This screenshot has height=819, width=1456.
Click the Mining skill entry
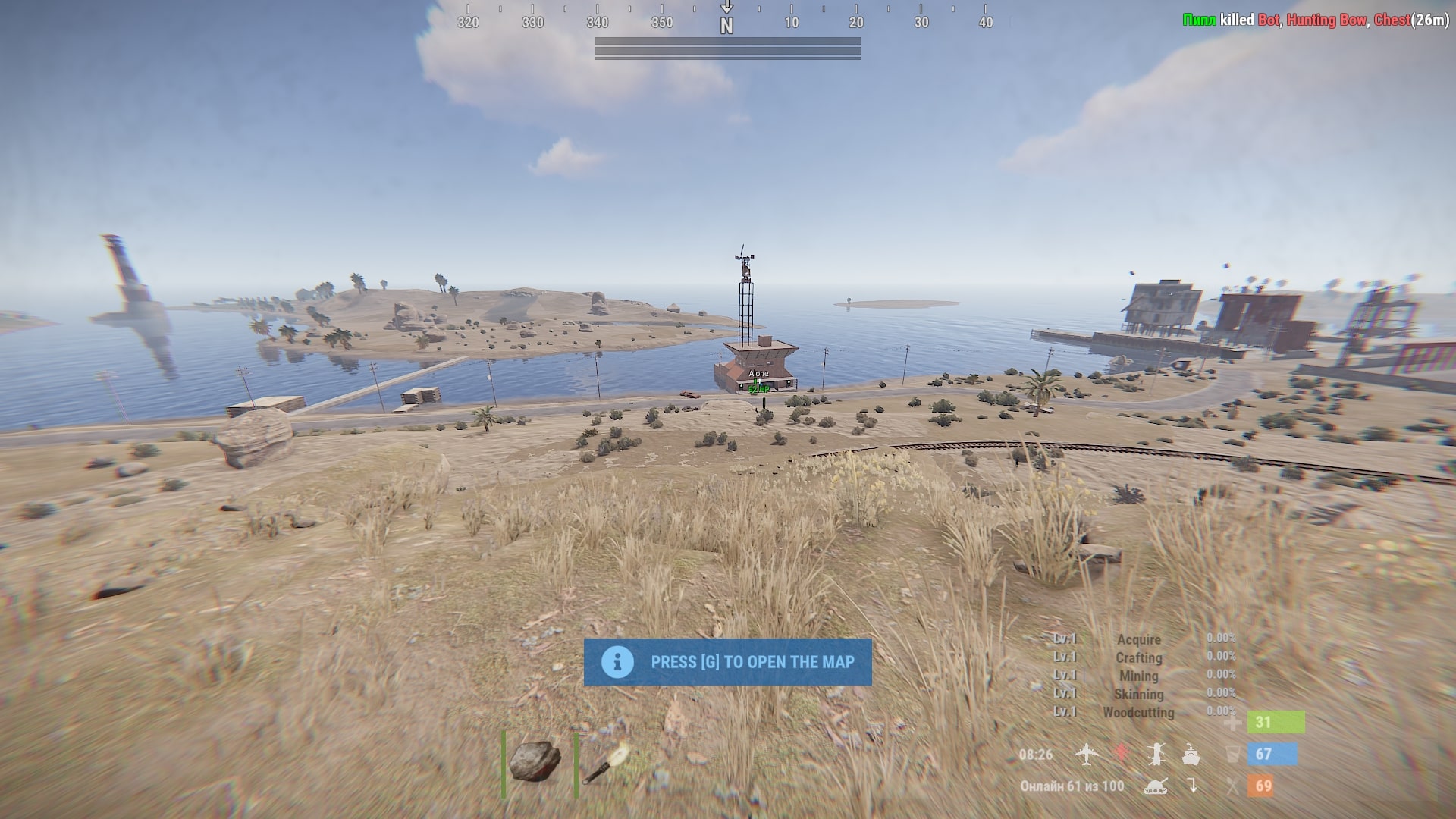[x=1137, y=676]
